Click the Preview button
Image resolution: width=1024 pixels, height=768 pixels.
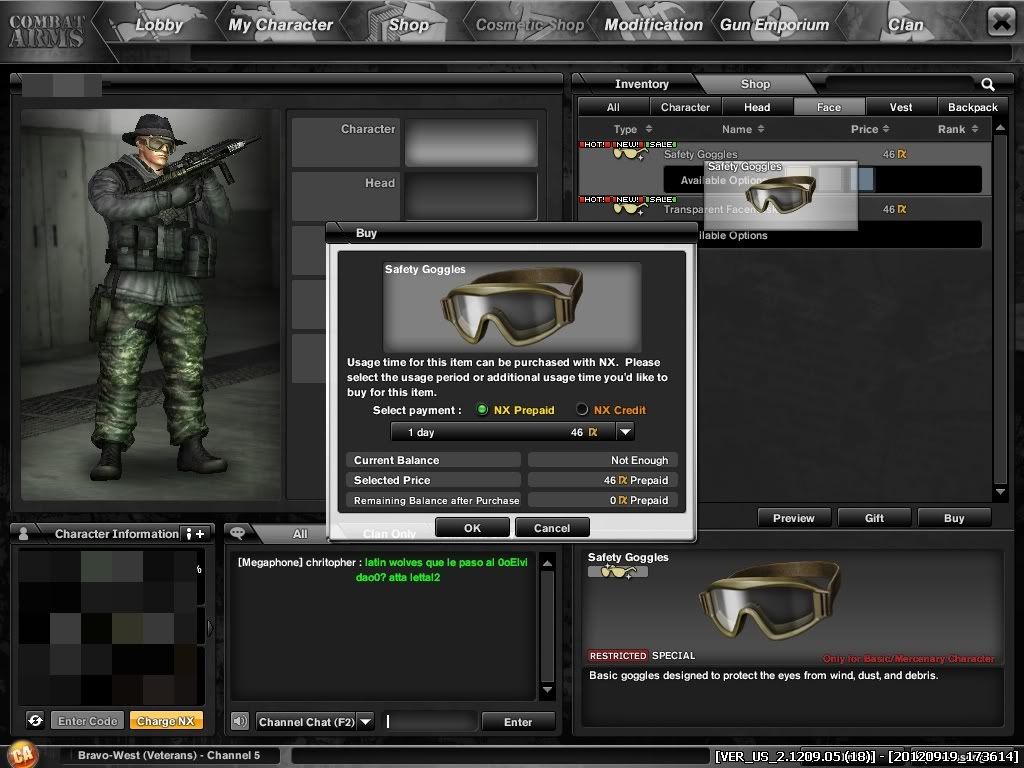(x=794, y=518)
